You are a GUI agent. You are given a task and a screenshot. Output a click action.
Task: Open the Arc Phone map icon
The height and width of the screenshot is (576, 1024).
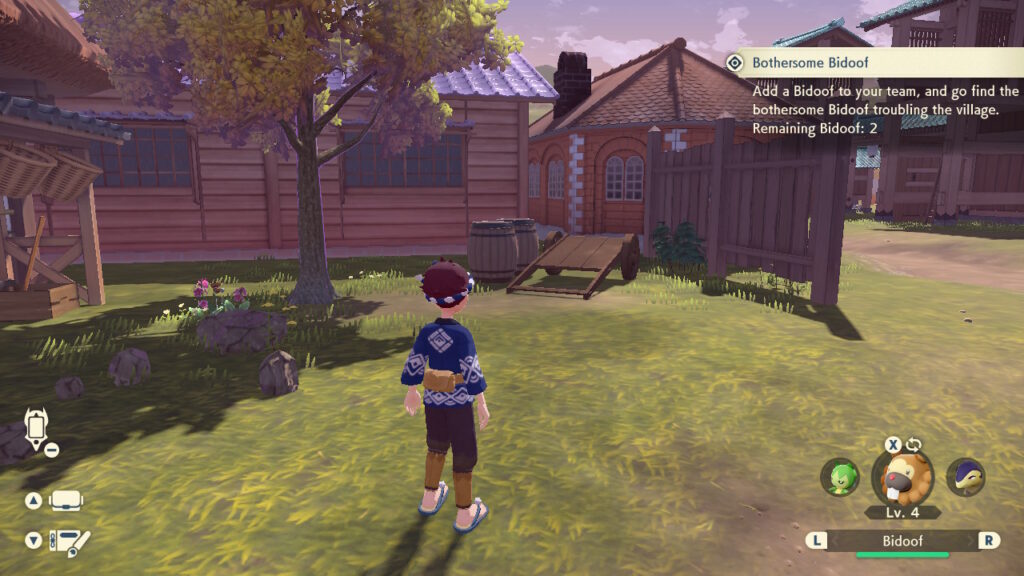click(37, 429)
